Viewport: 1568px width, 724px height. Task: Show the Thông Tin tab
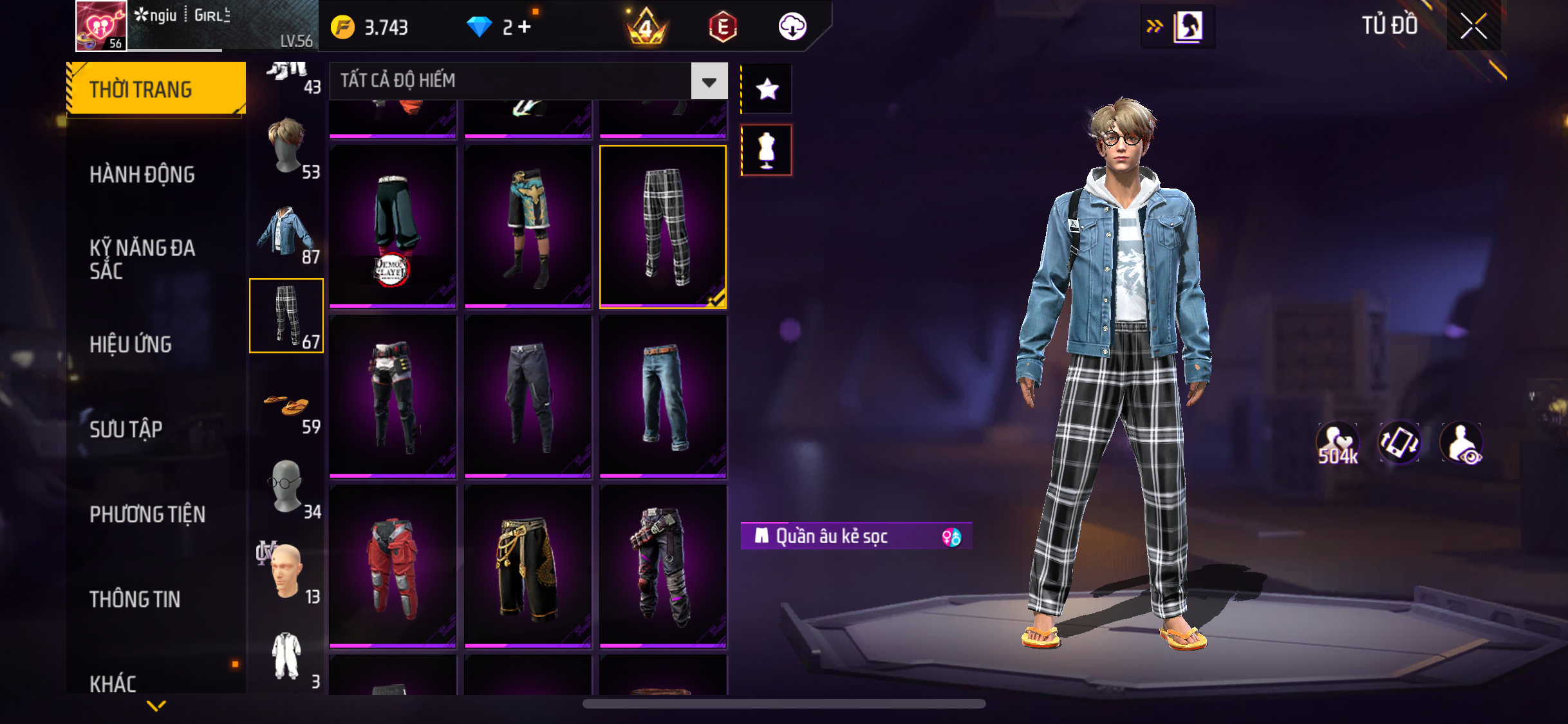pyautogui.click(x=135, y=599)
